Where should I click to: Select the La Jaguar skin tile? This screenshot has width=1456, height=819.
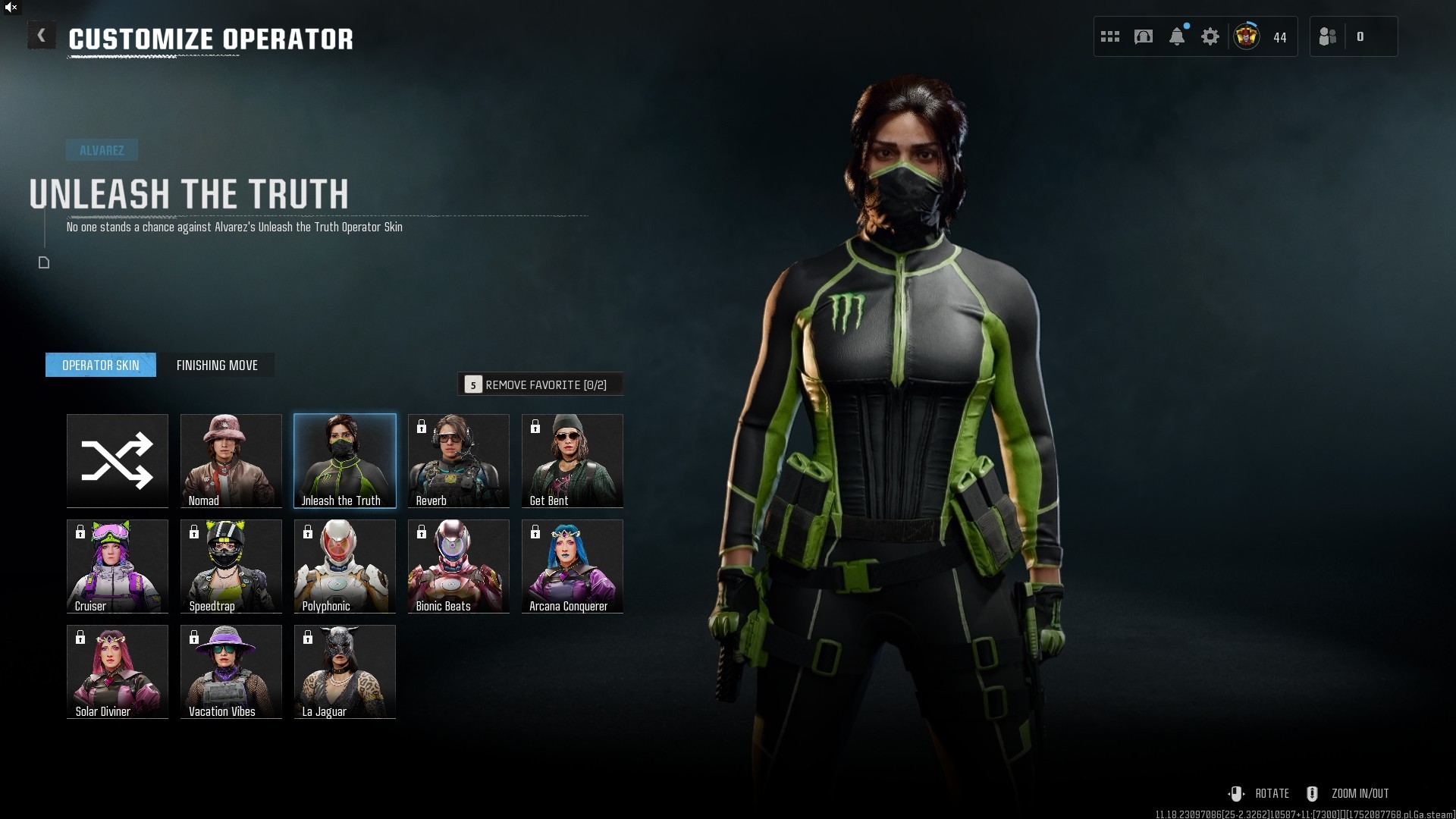[x=345, y=671]
